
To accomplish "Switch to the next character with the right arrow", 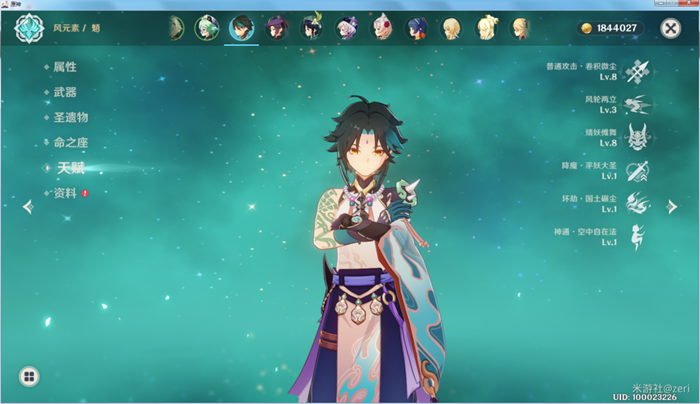I will click(x=672, y=207).
